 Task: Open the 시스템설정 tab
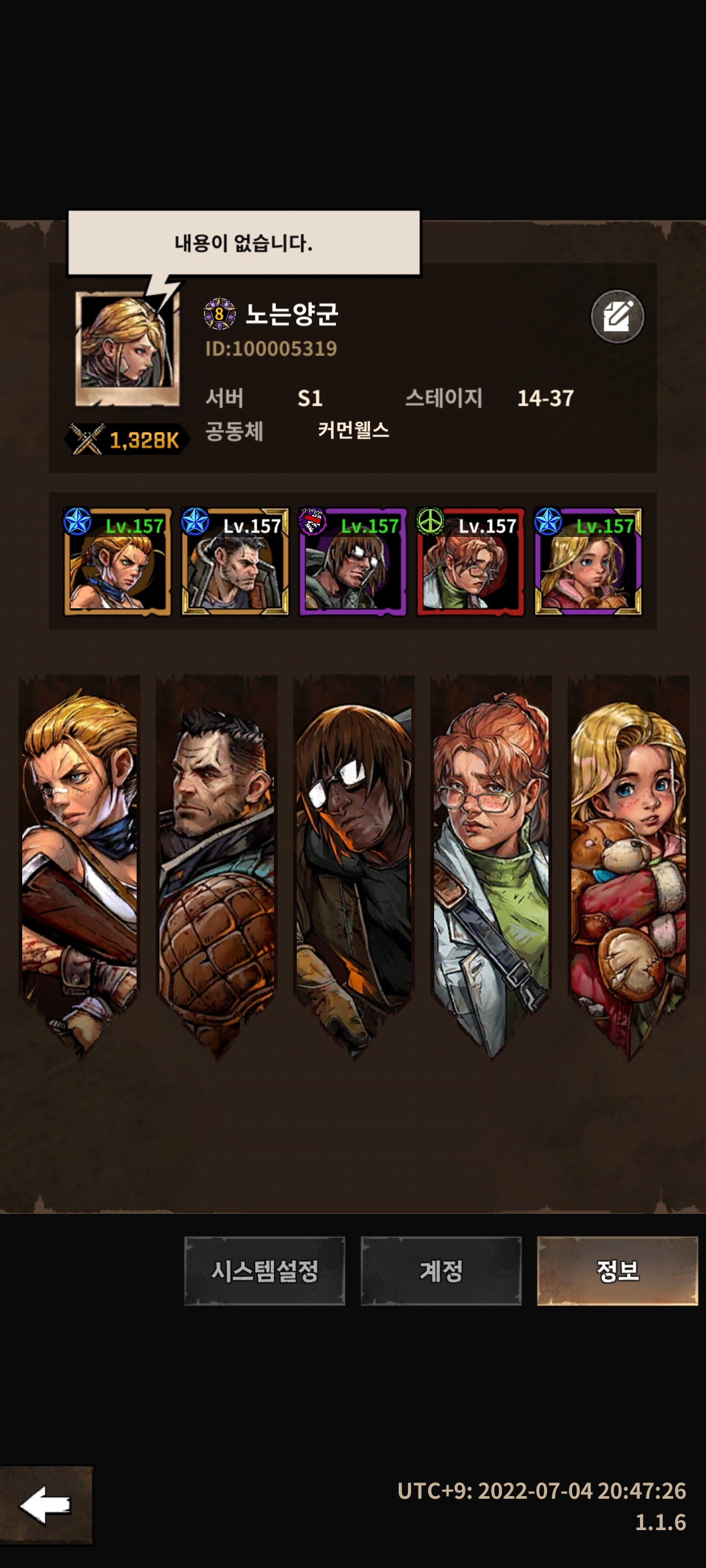pos(265,1270)
